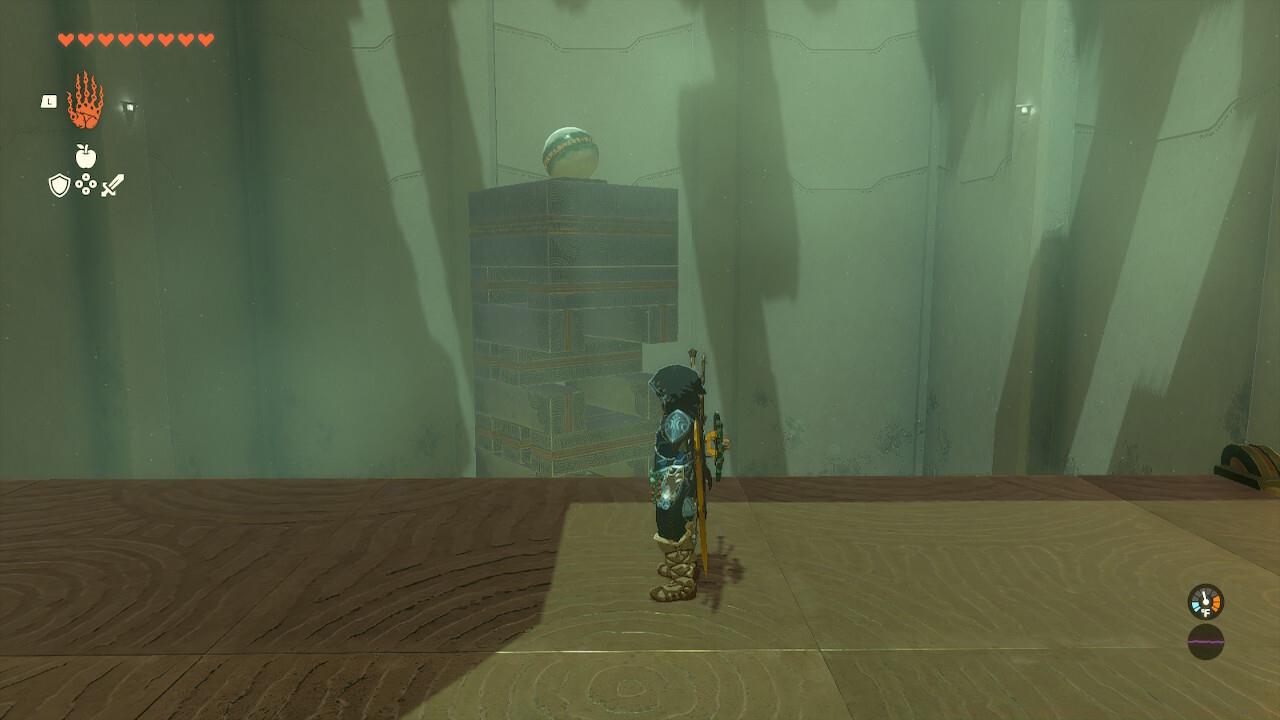Click the D-pad quick-select icon
The image size is (1280, 720).
click(x=86, y=184)
